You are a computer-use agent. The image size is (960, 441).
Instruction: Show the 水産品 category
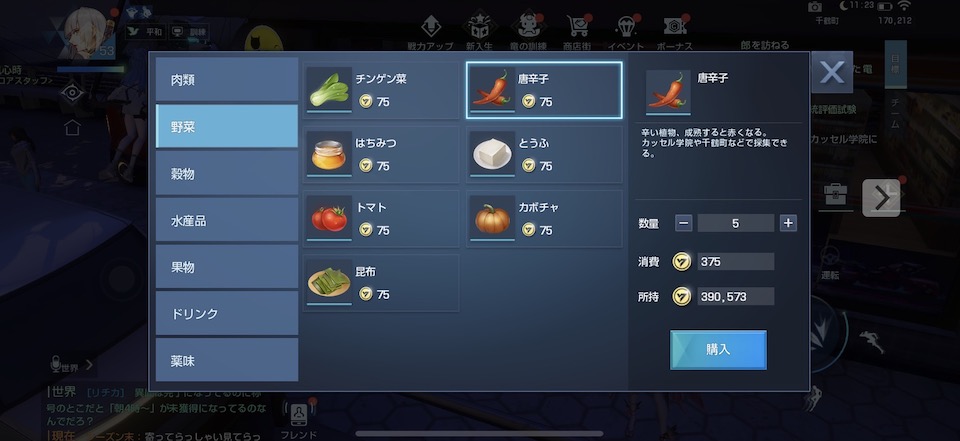click(227, 220)
